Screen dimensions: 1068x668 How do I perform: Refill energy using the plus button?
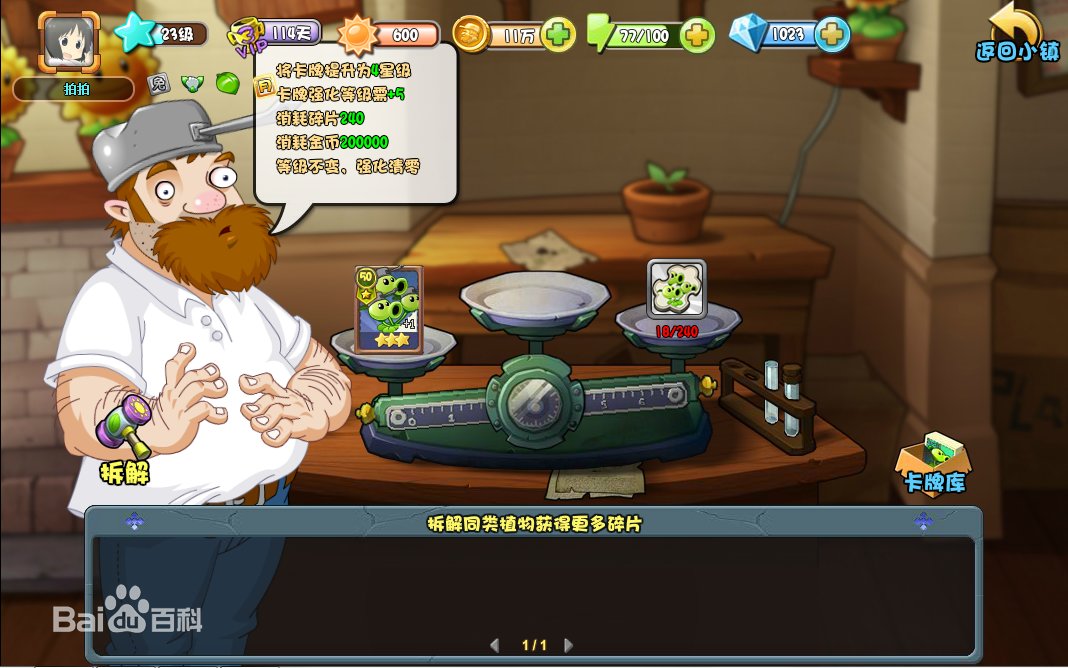pyautogui.click(x=697, y=35)
